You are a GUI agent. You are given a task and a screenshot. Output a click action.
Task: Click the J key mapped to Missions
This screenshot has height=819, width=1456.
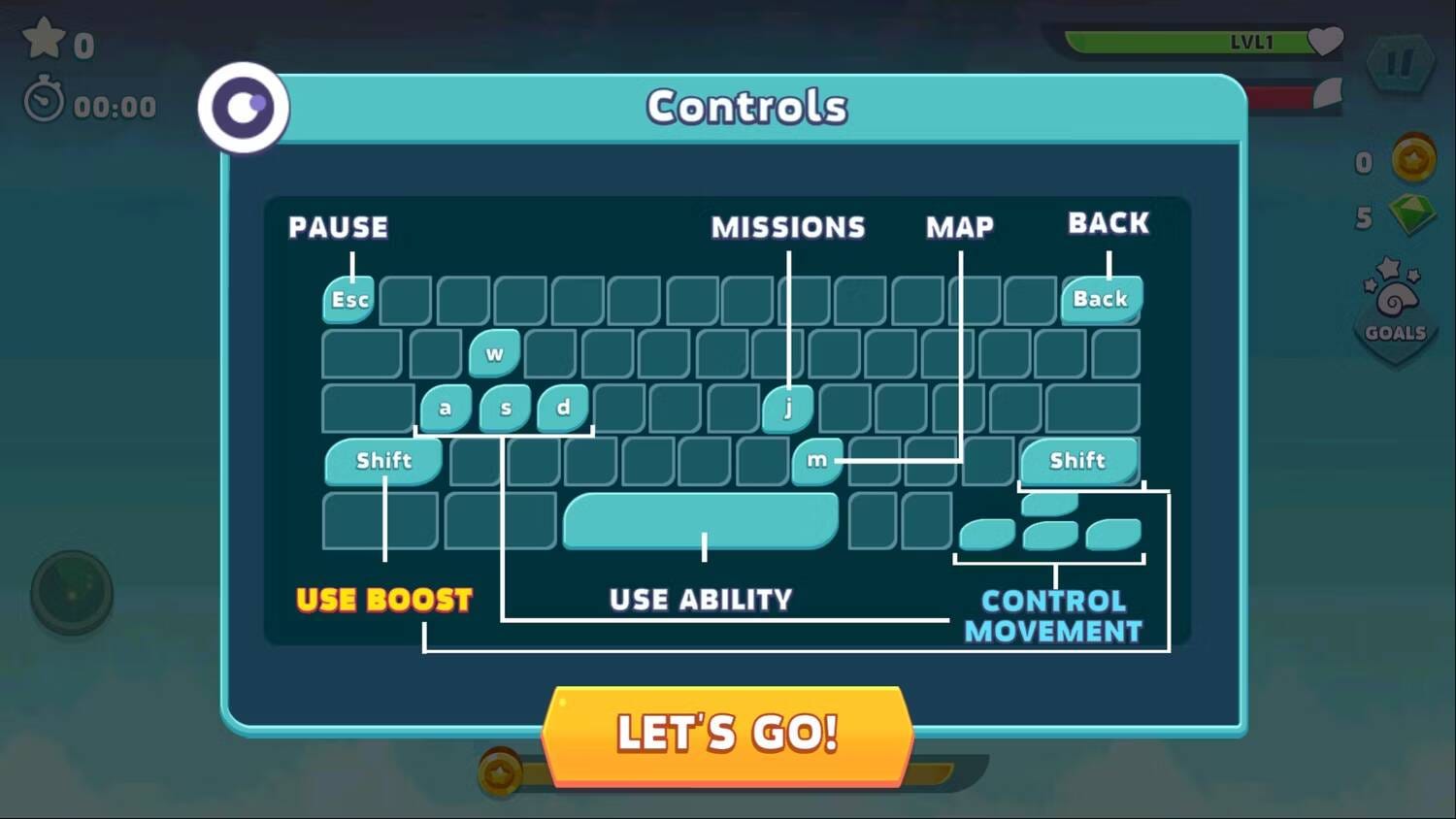tap(788, 408)
